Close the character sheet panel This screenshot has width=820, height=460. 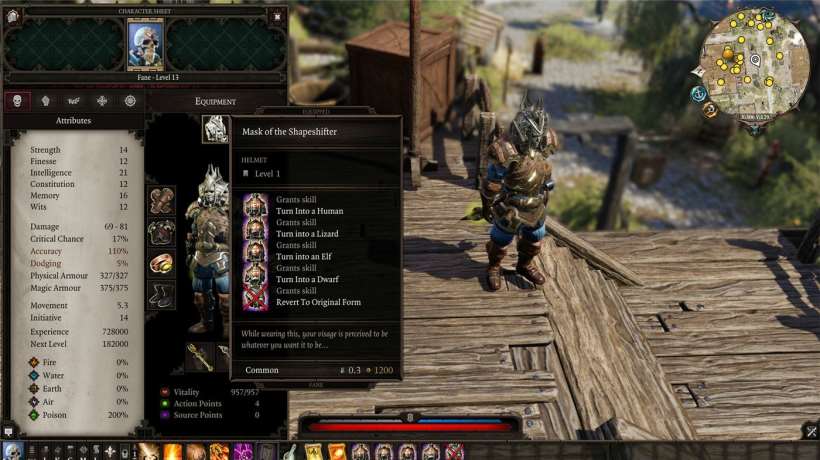(277, 16)
